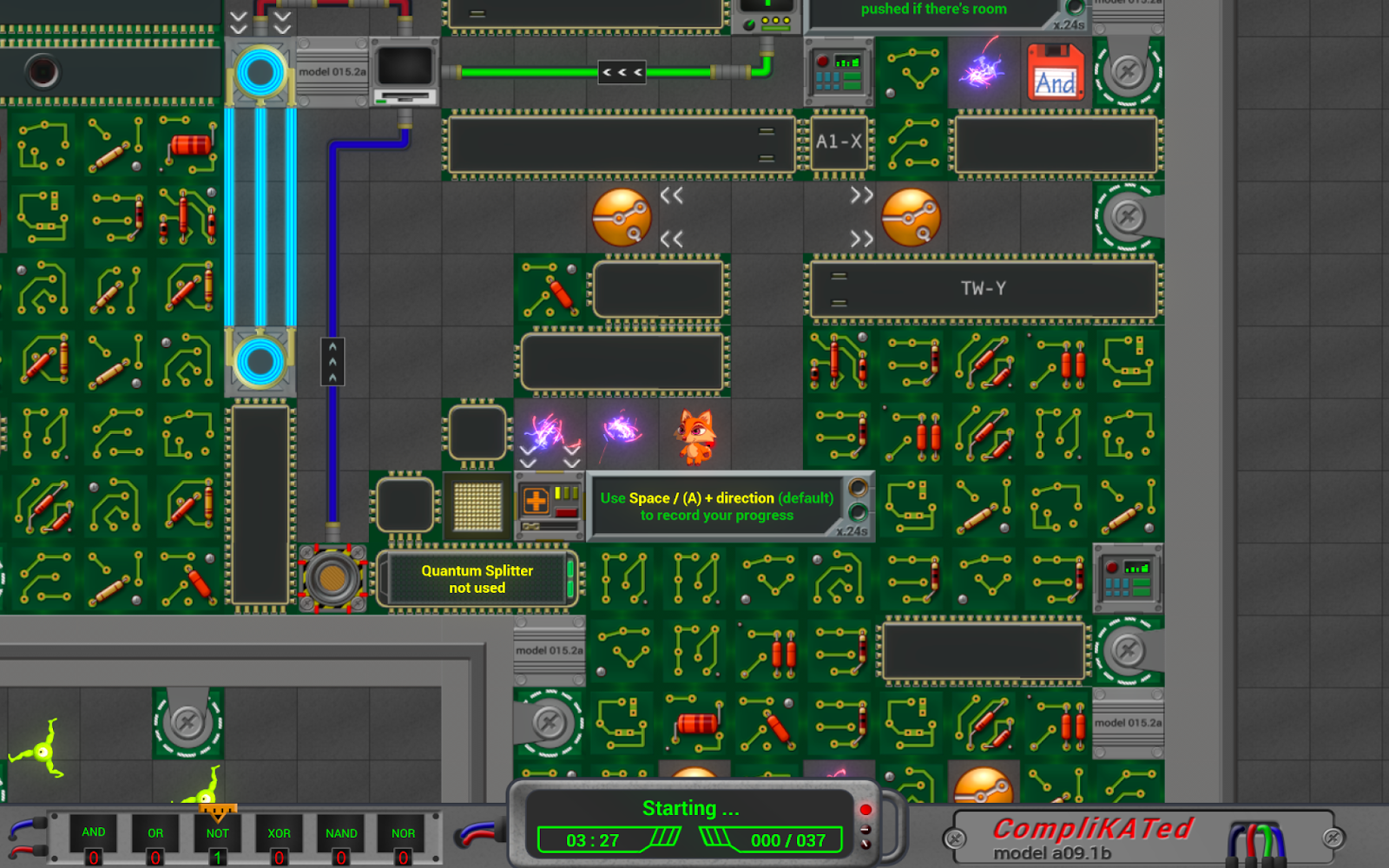The width and height of the screenshot is (1389, 868).
Task: Click the left orange quantum splitter ball
Action: click(x=623, y=217)
